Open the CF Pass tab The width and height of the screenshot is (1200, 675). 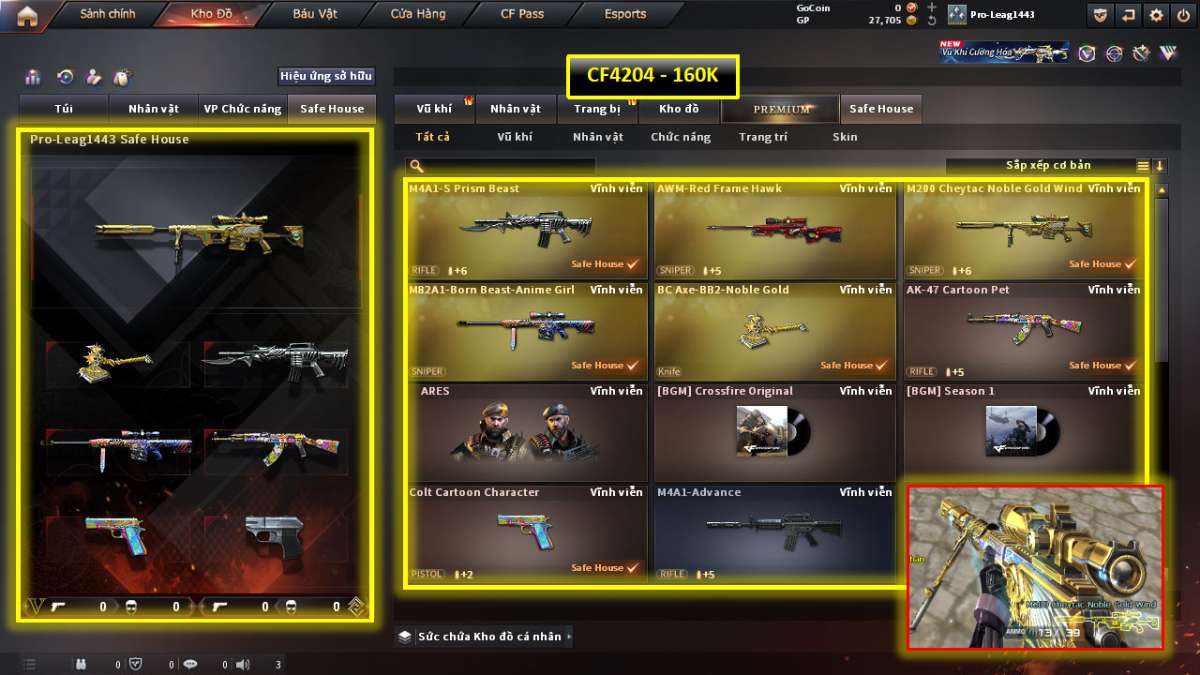(522, 15)
